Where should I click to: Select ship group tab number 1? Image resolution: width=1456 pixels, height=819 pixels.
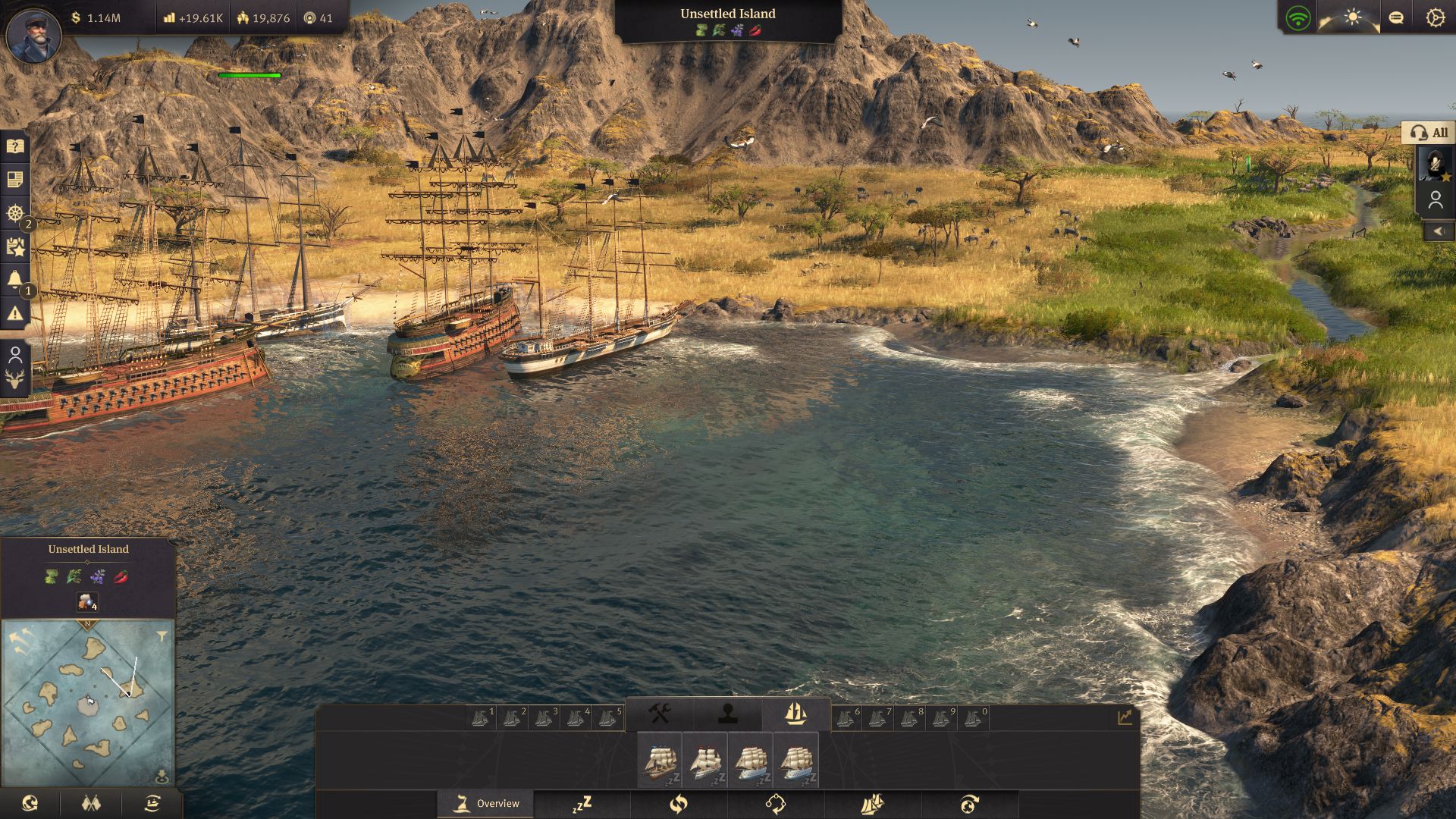[x=482, y=714]
